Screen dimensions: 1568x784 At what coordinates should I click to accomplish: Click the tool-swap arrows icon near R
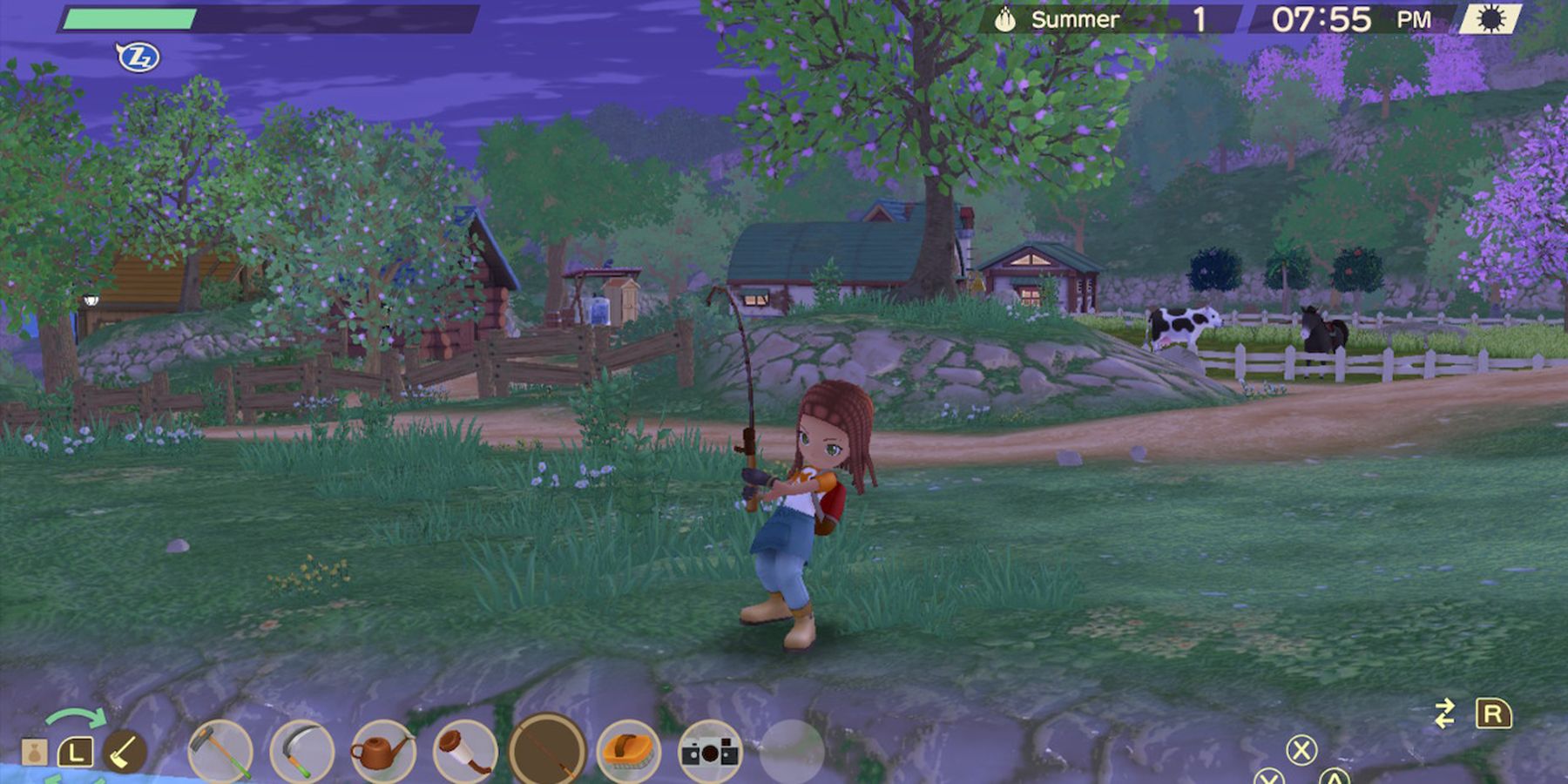pos(1447,713)
